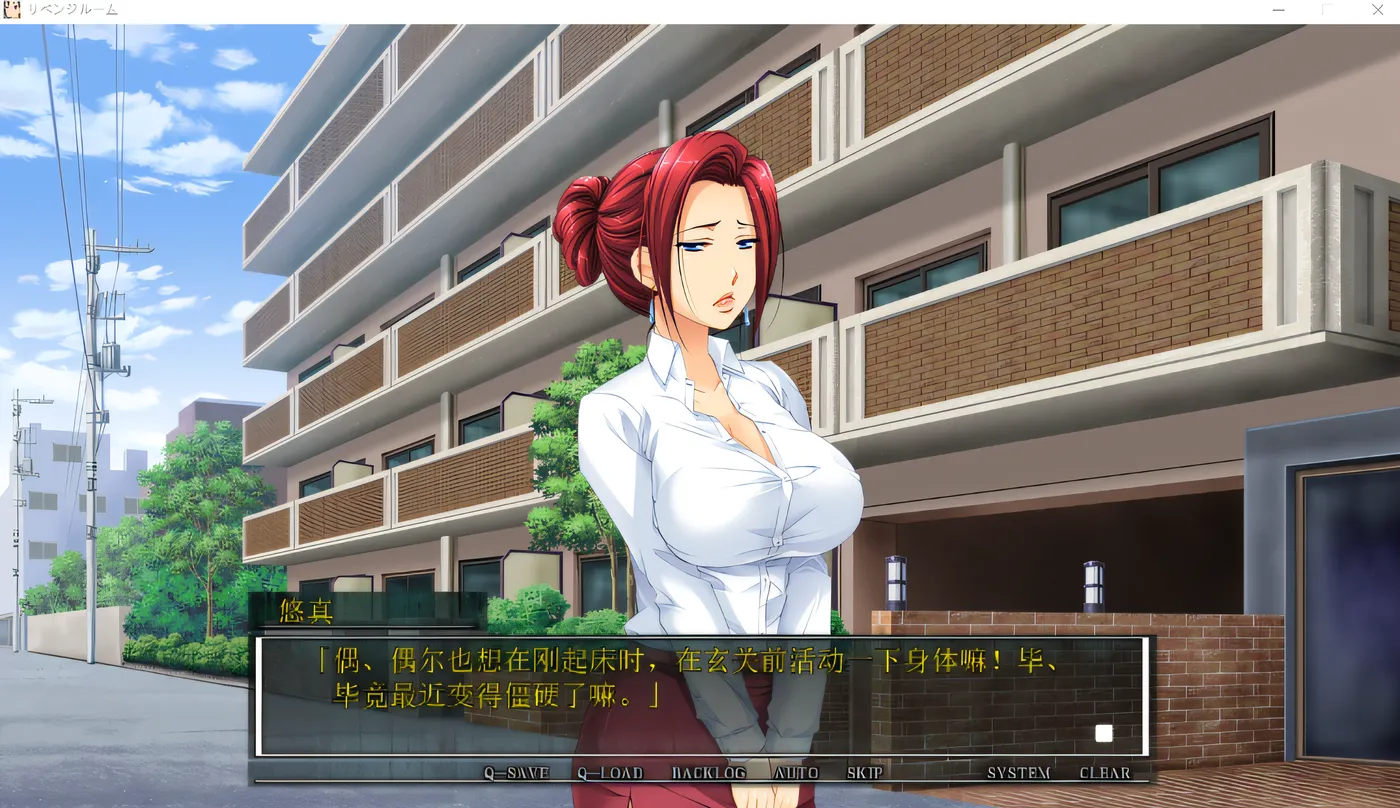Open the SYSTEM menu

(x=1018, y=773)
